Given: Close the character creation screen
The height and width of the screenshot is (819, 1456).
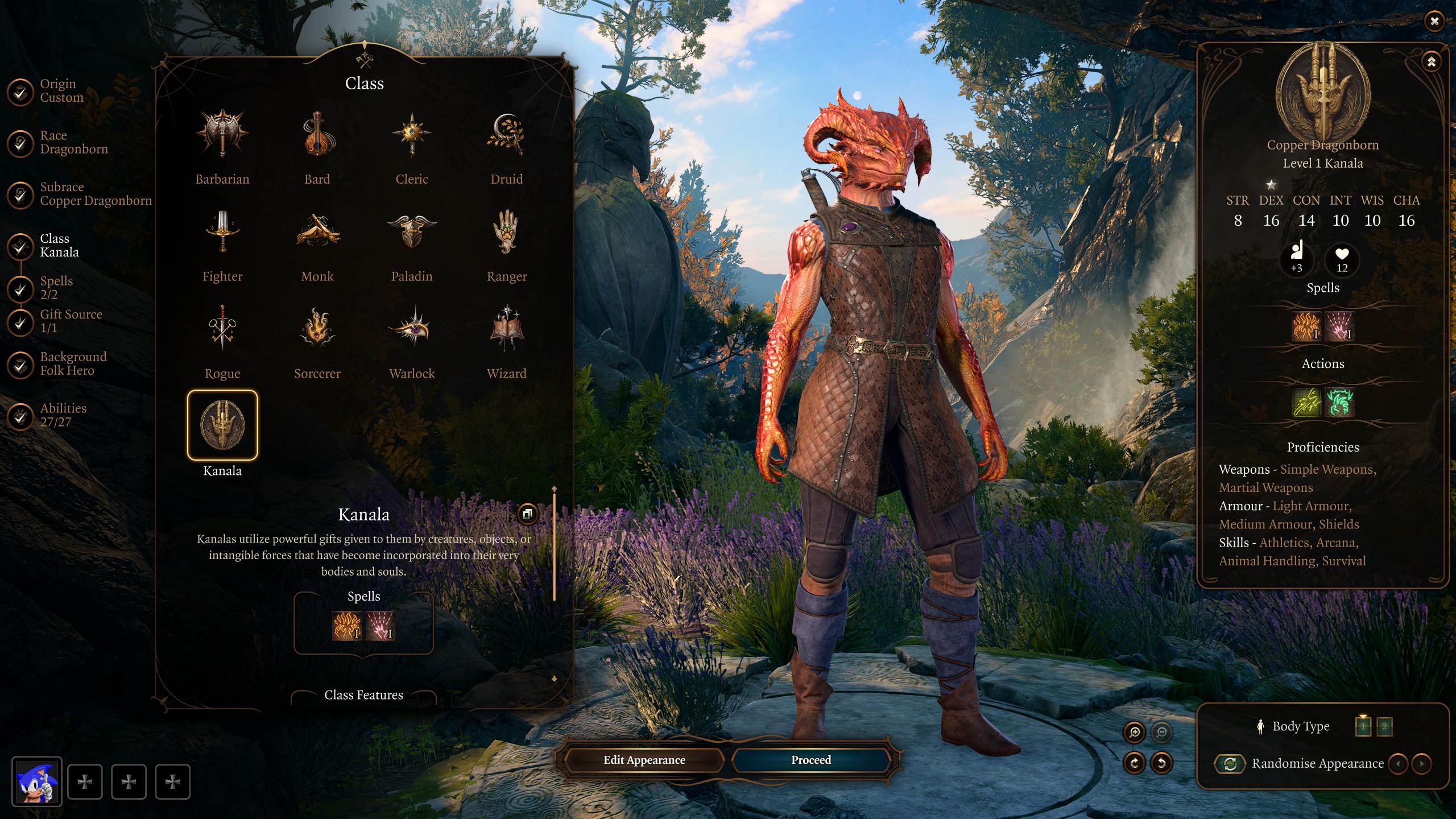Looking at the screenshot, I should [1434, 21].
